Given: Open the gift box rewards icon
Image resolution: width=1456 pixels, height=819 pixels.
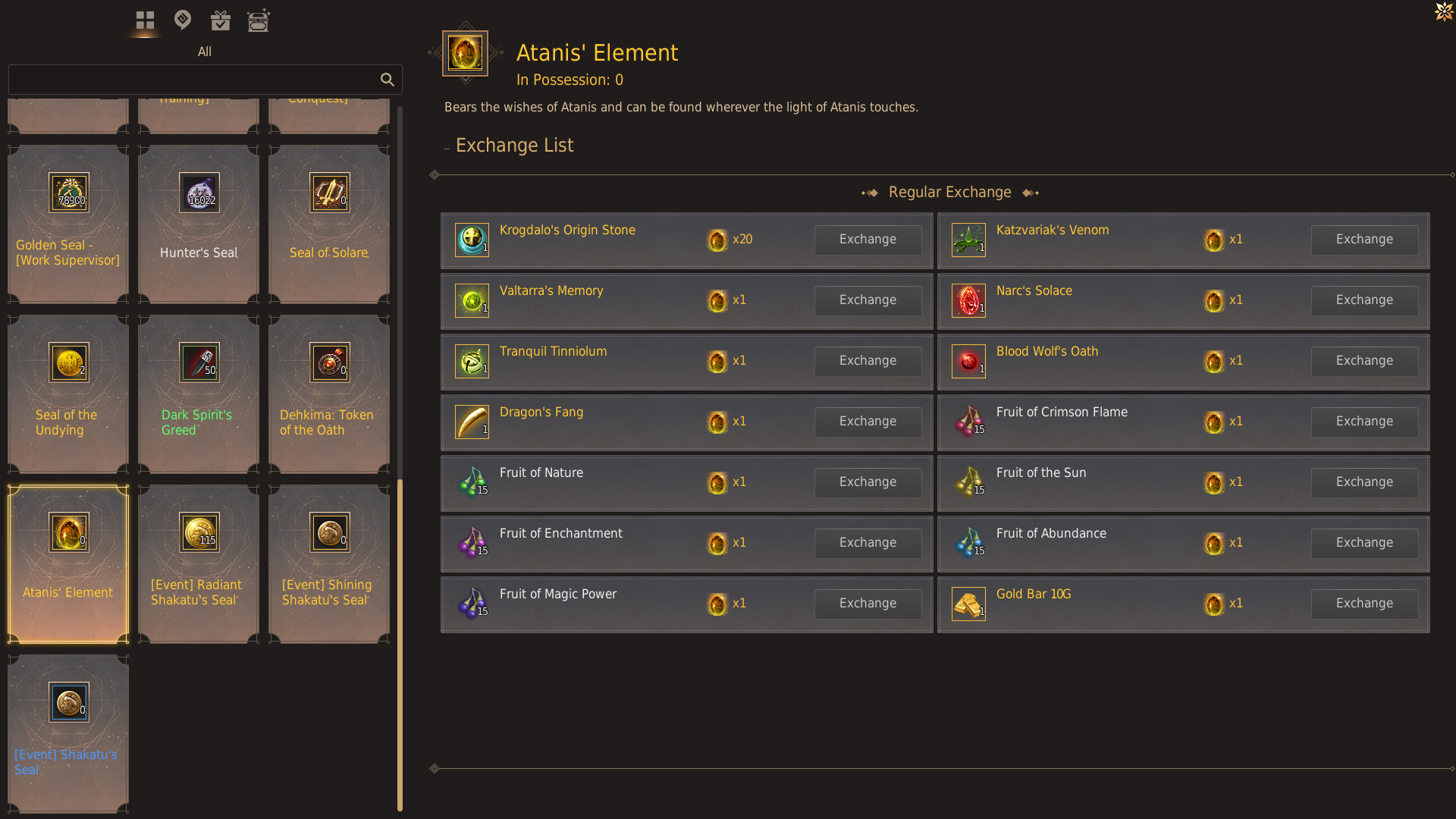Looking at the screenshot, I should coord(220,20).
